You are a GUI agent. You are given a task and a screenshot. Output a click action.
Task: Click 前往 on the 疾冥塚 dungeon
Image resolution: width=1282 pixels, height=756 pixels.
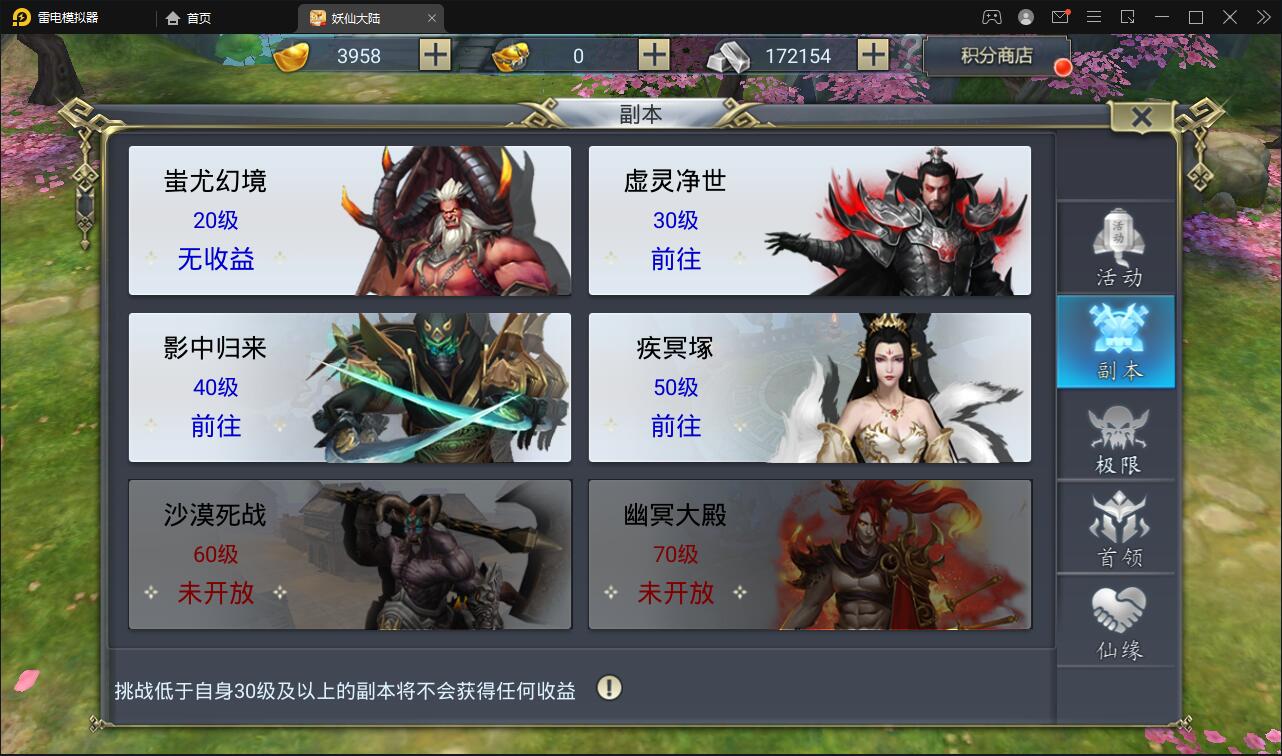pyautogui.click(x=678, y=427)
